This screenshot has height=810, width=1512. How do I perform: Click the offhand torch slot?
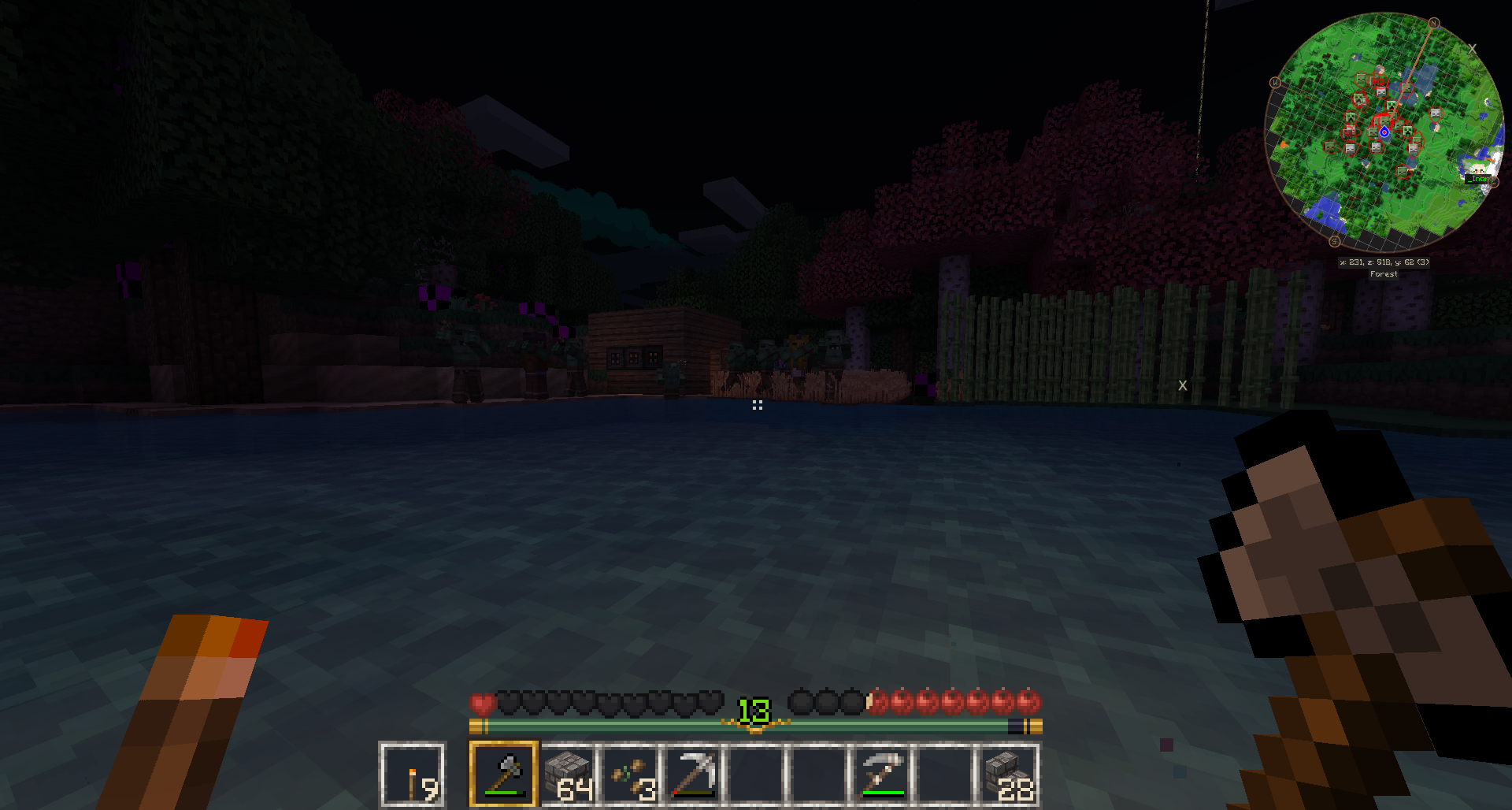(x=413, y=775)
